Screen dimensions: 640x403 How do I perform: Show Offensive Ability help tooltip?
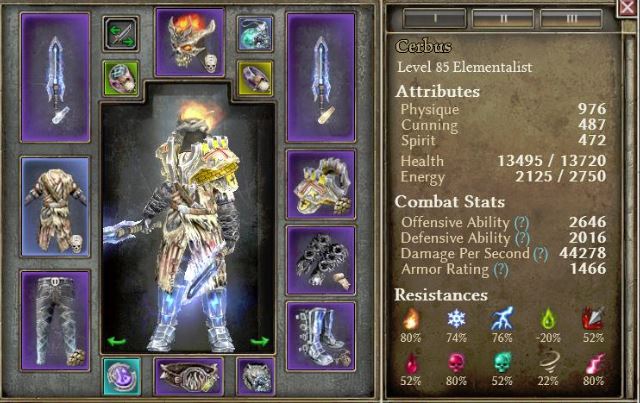tap(521, 223)
